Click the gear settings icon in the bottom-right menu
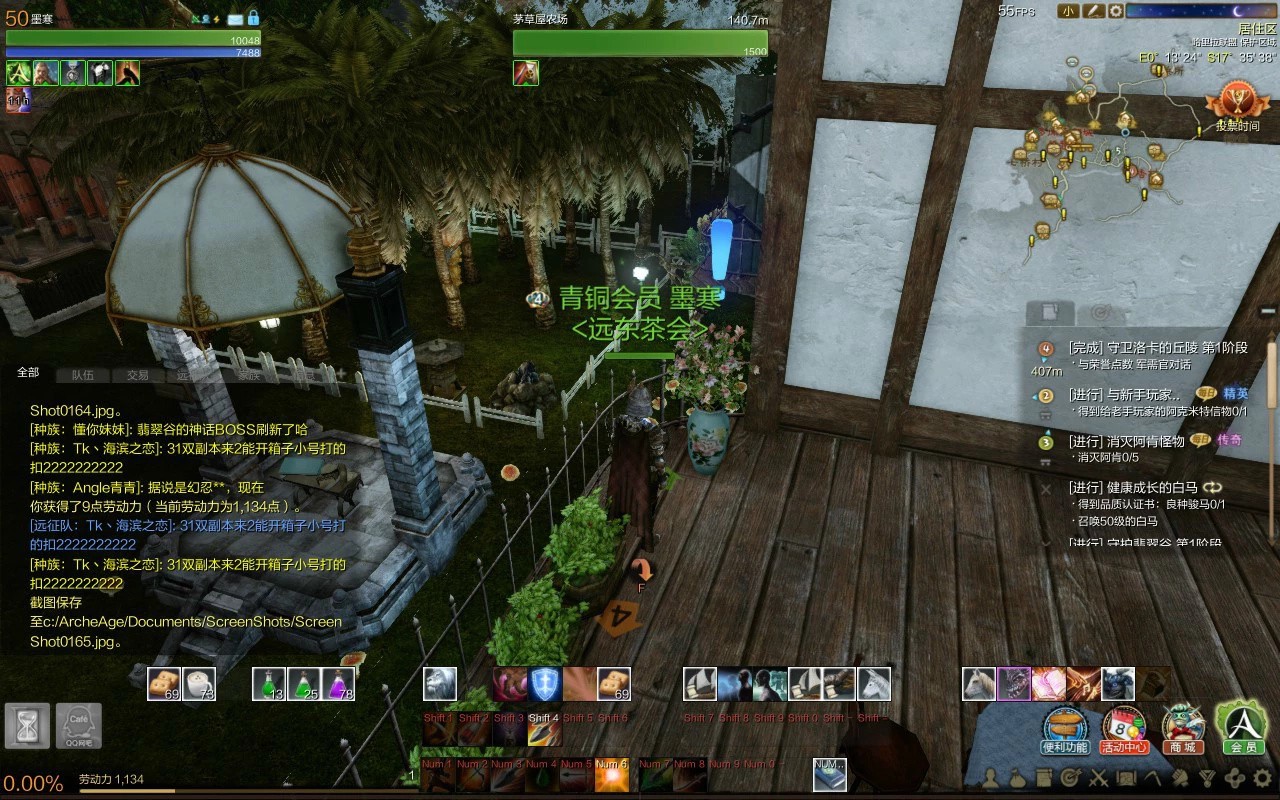This screenshot has width=1280, height=800. (x=1262, y=777)
